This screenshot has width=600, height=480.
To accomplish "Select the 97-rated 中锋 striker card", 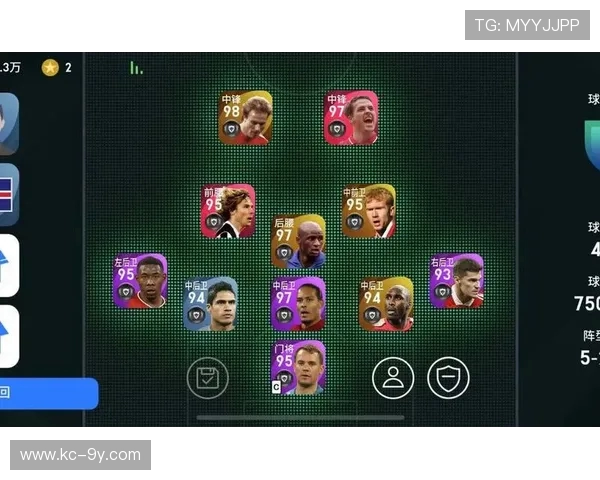I will (351, 118).
